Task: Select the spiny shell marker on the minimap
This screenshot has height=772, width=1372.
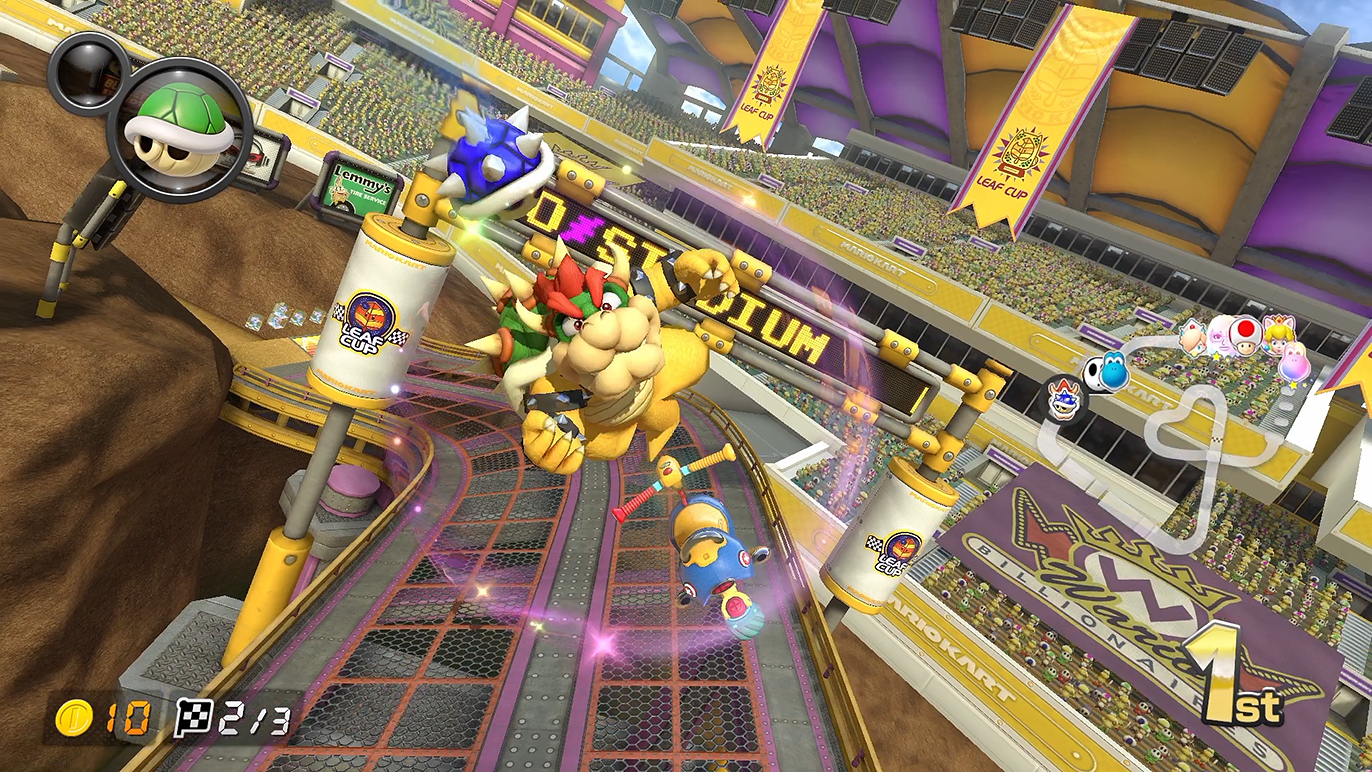Action: click(1062, 400)
